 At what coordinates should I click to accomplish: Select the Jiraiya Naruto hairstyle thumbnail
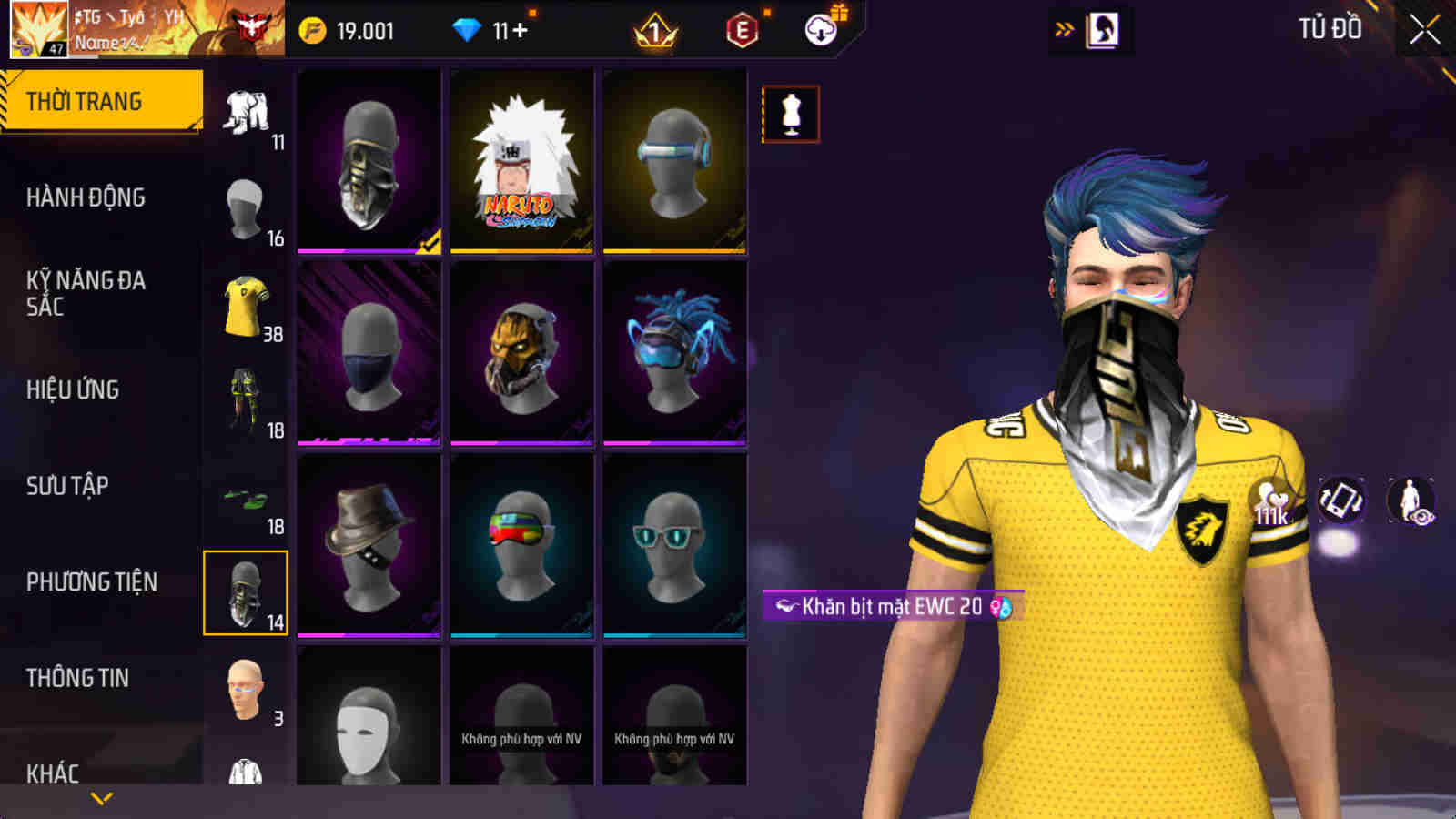(x=519, y=162)
